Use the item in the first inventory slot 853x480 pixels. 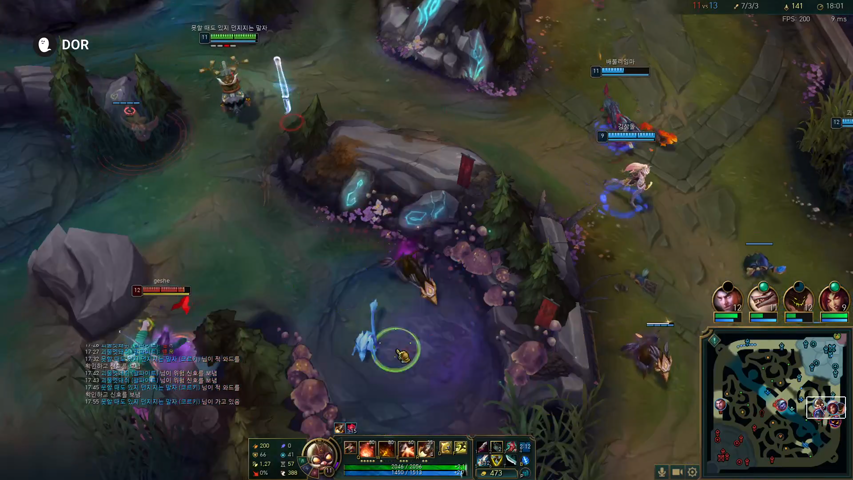[483, 447]
